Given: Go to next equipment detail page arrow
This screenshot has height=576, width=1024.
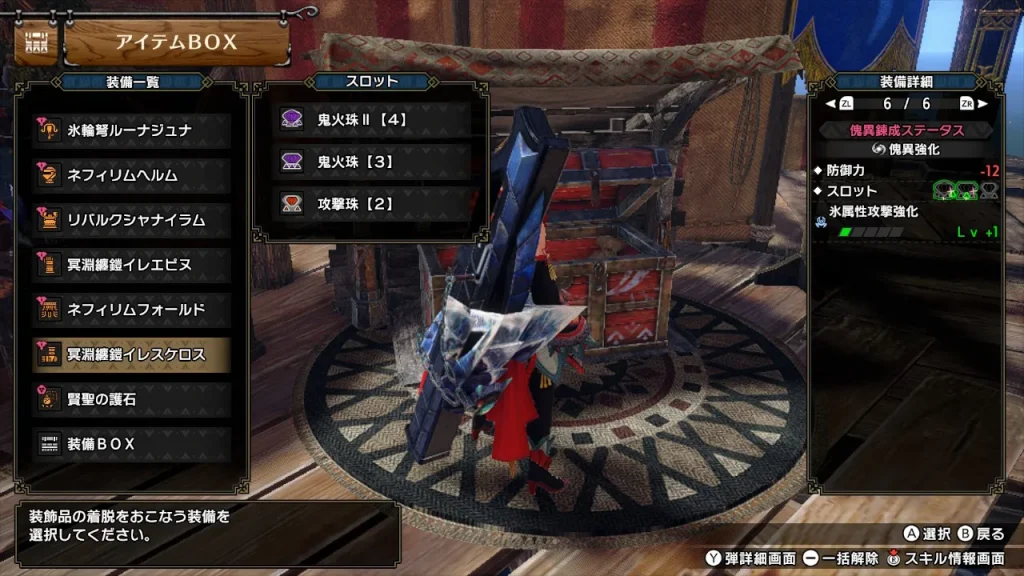Looking at the screenshot, I should [982, 103].
